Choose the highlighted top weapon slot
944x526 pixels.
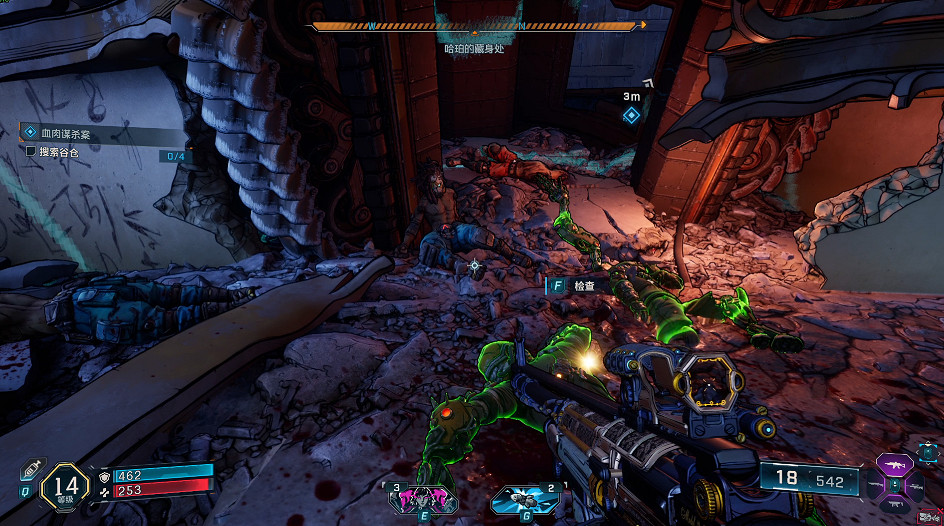pos(894,466)
